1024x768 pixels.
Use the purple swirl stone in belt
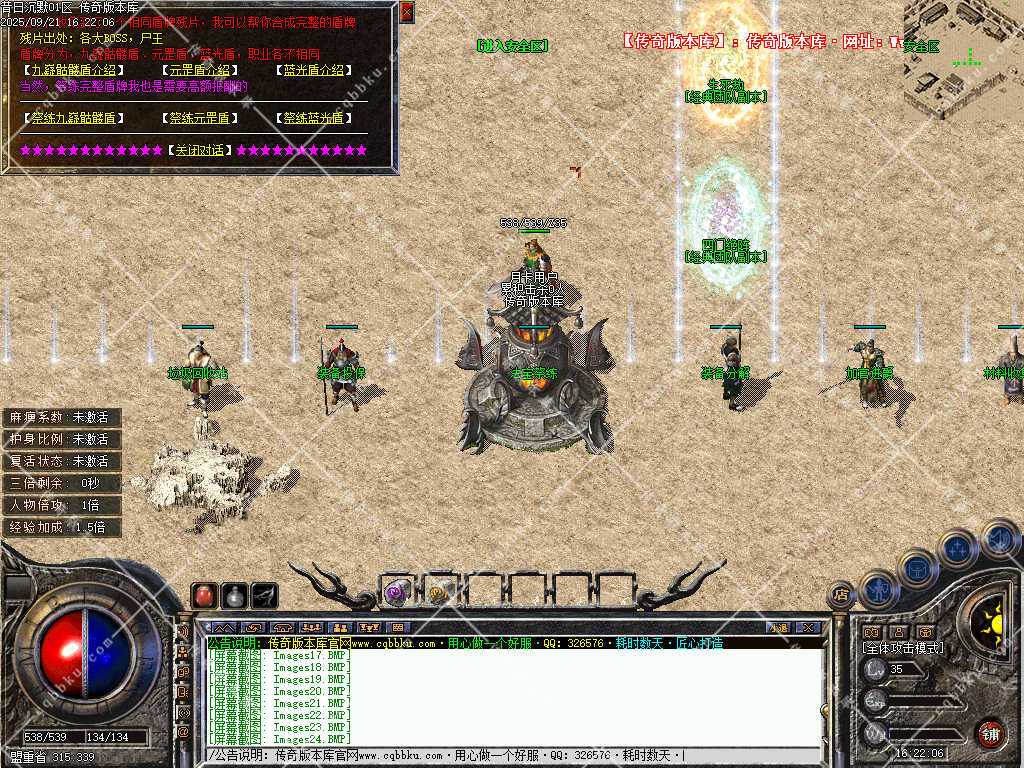coord(396,592)
